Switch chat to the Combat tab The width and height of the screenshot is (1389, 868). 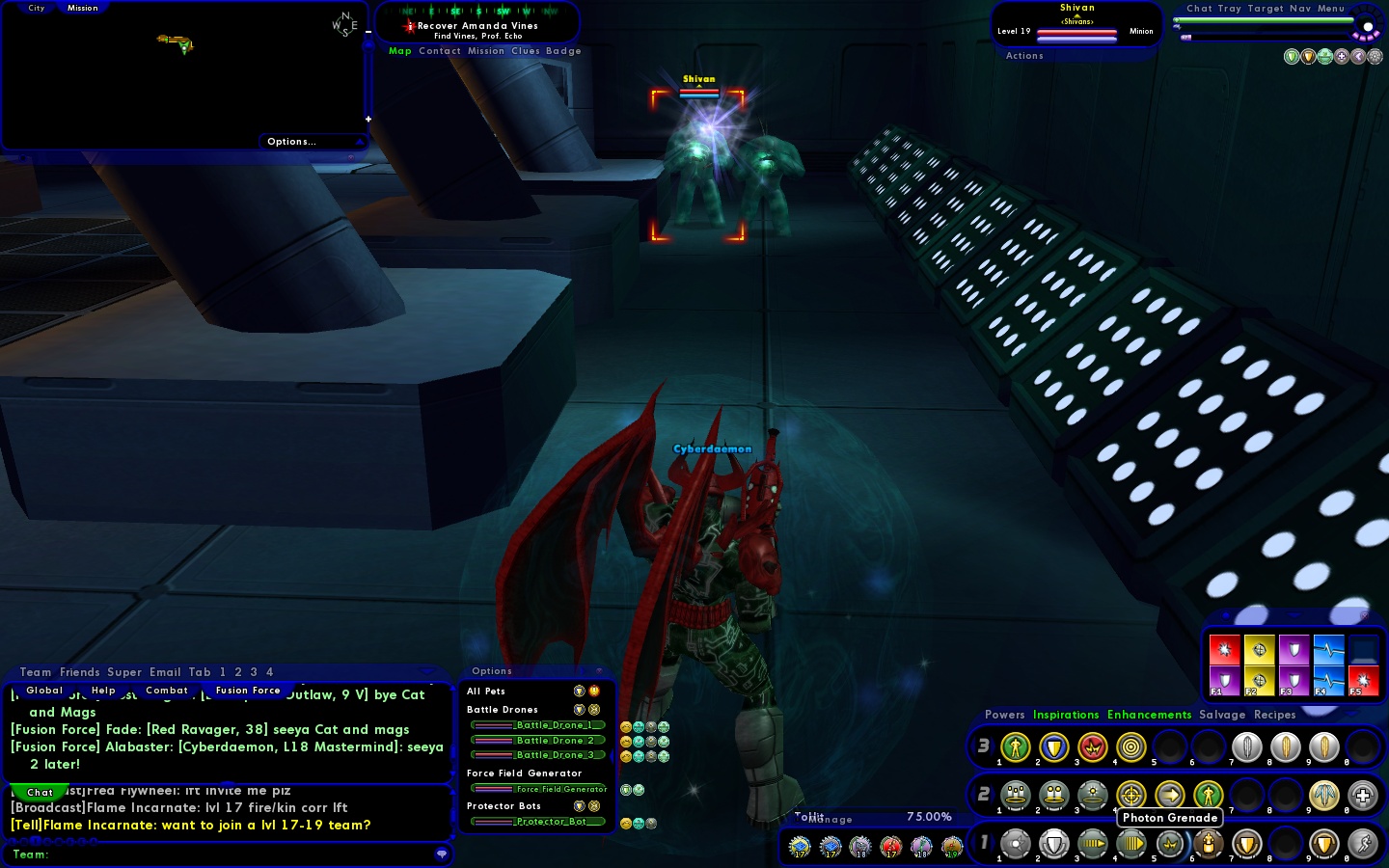tap(167, 691)
